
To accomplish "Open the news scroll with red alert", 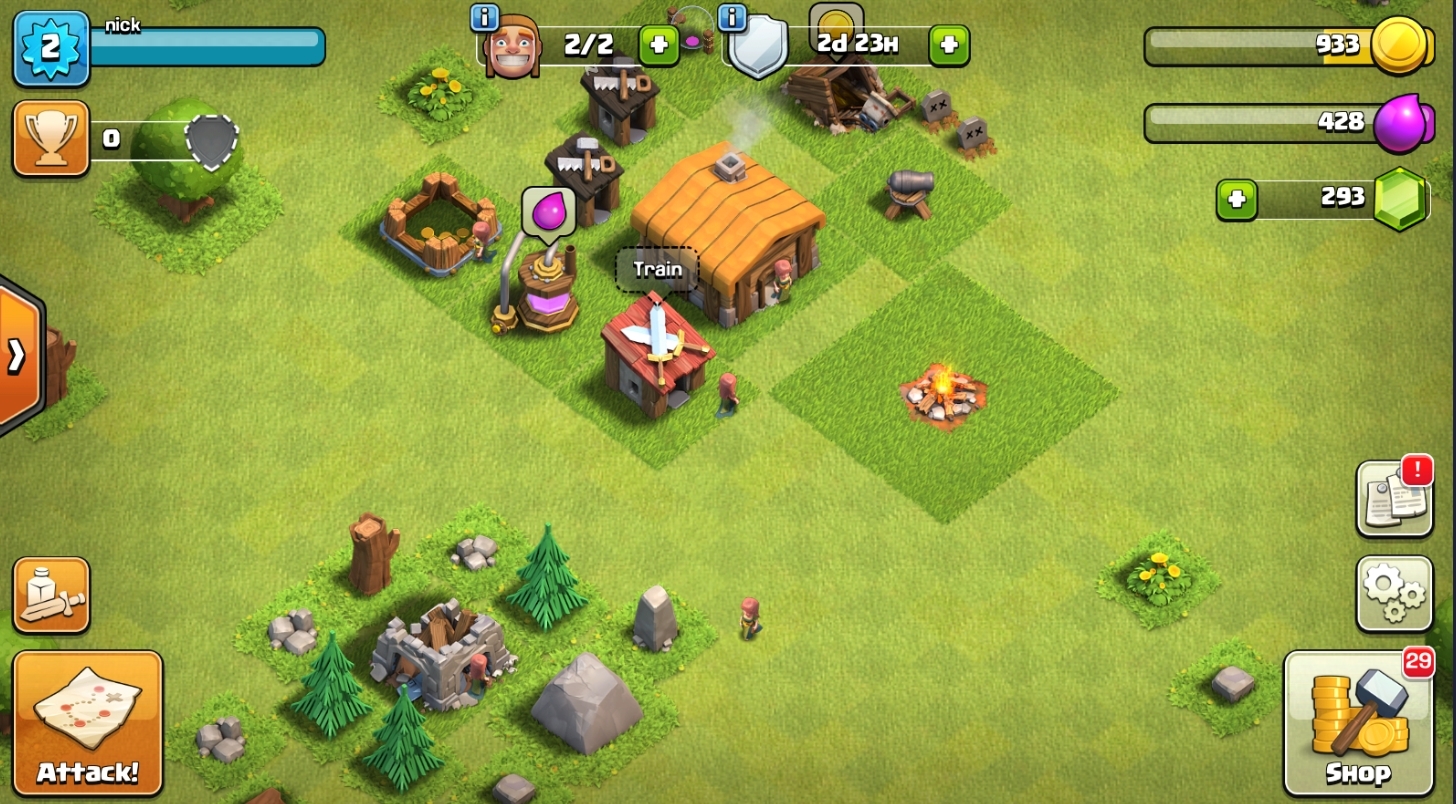I will click(x=1394, y=498).
